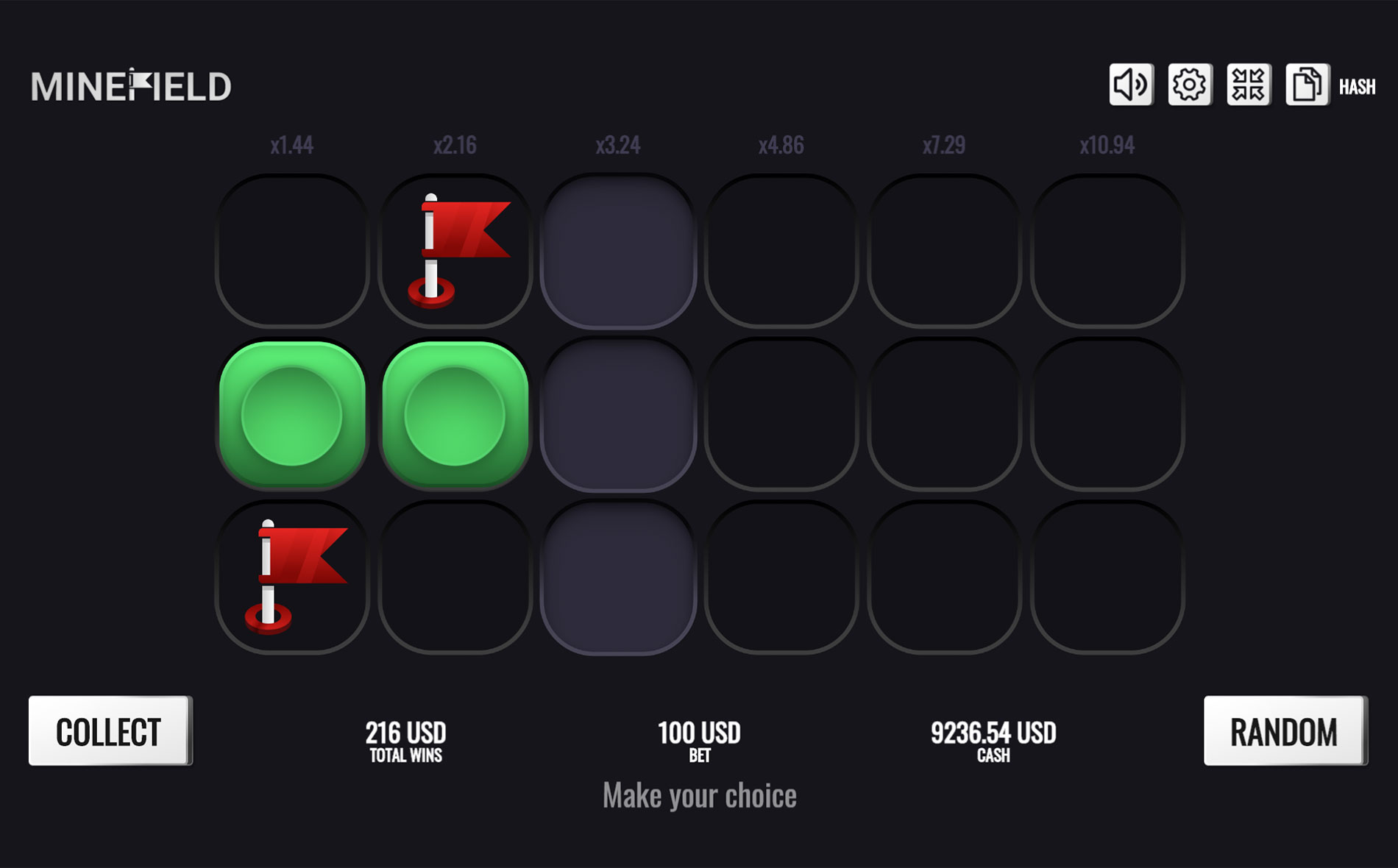
Task: Click the 100 USD BET display
Action: (x=699, y=739)
